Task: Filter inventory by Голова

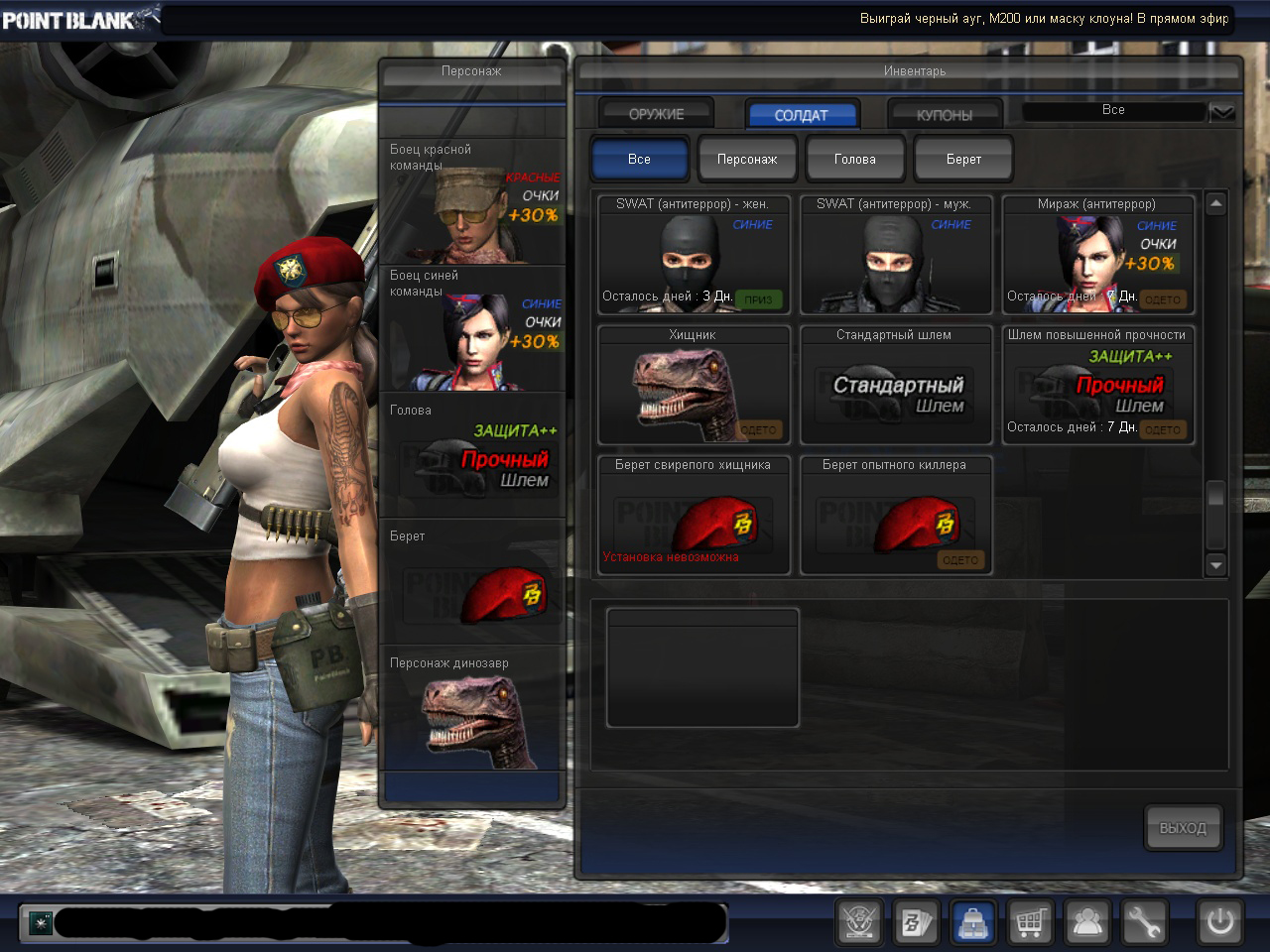Action: (854, 159)
